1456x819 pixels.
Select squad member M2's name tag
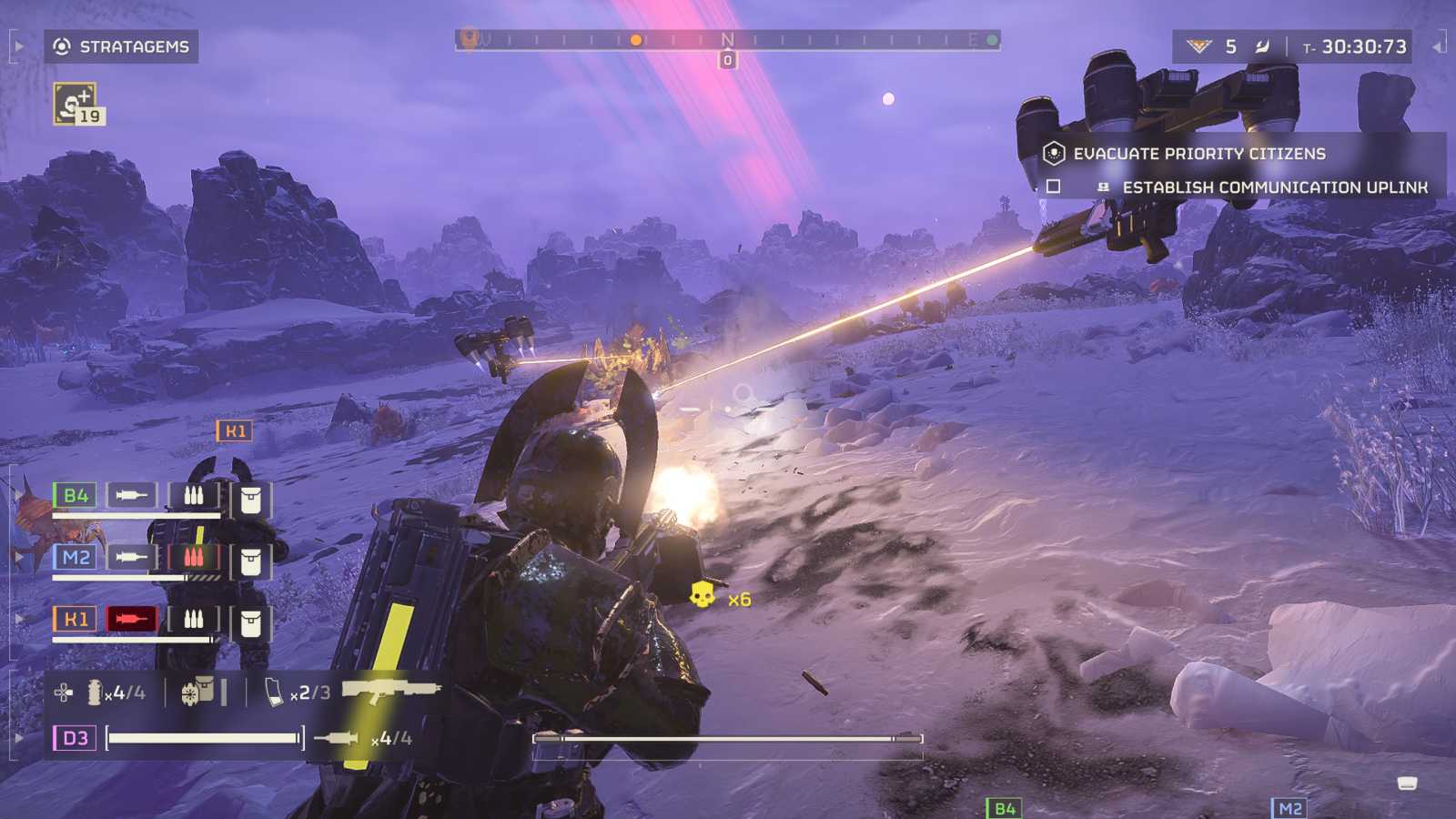click(x=75, y=557)
